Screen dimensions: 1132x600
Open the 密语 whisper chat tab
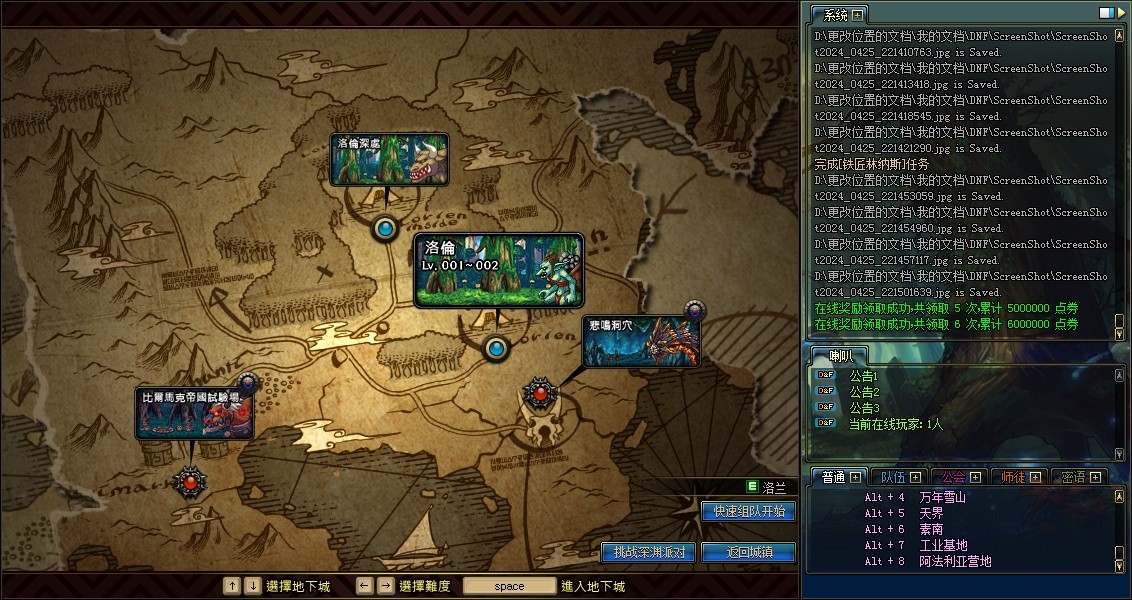pos(1074,477)
